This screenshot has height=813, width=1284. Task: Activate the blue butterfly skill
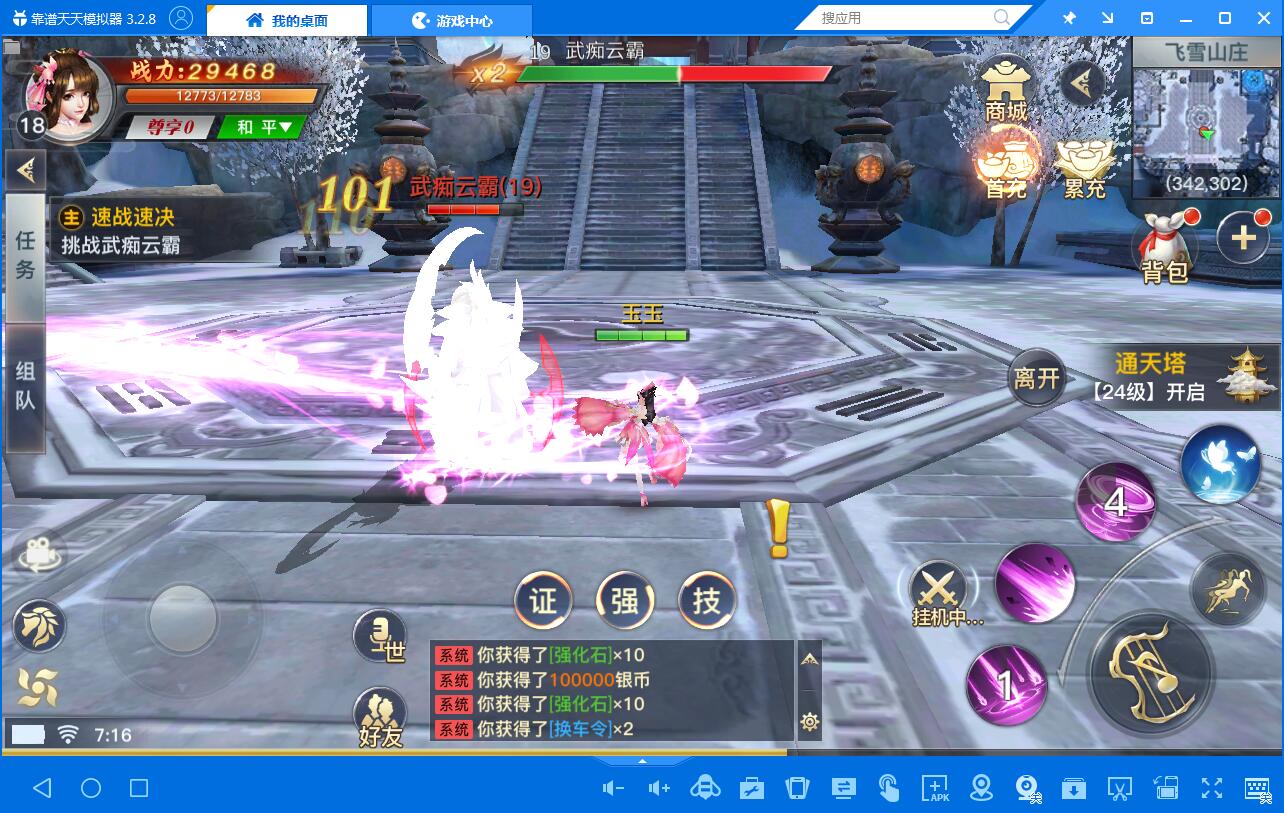[1219, 464]
